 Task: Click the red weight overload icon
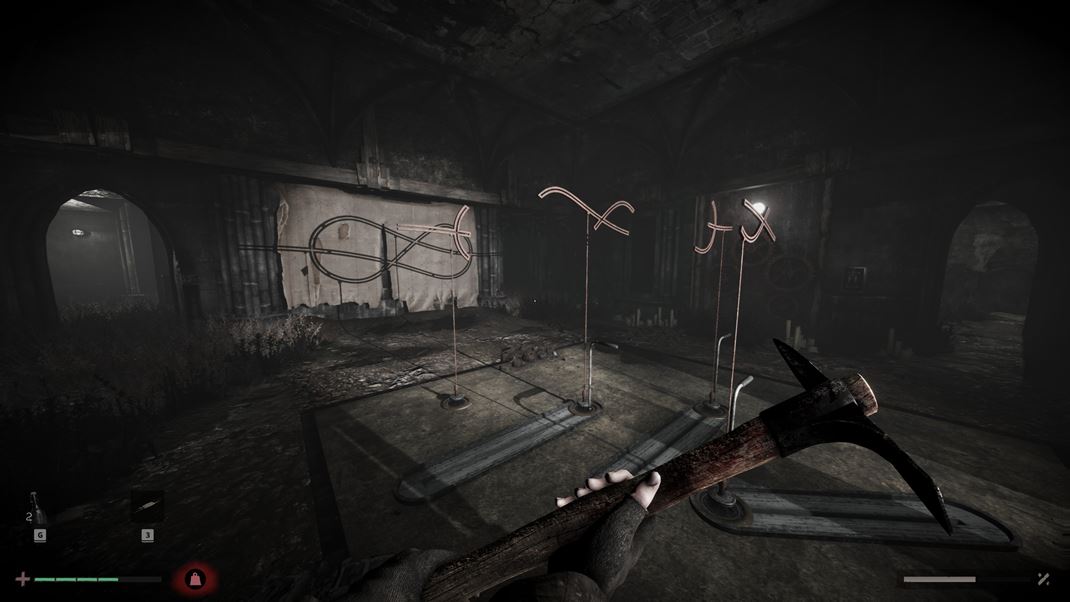[193, 579]
